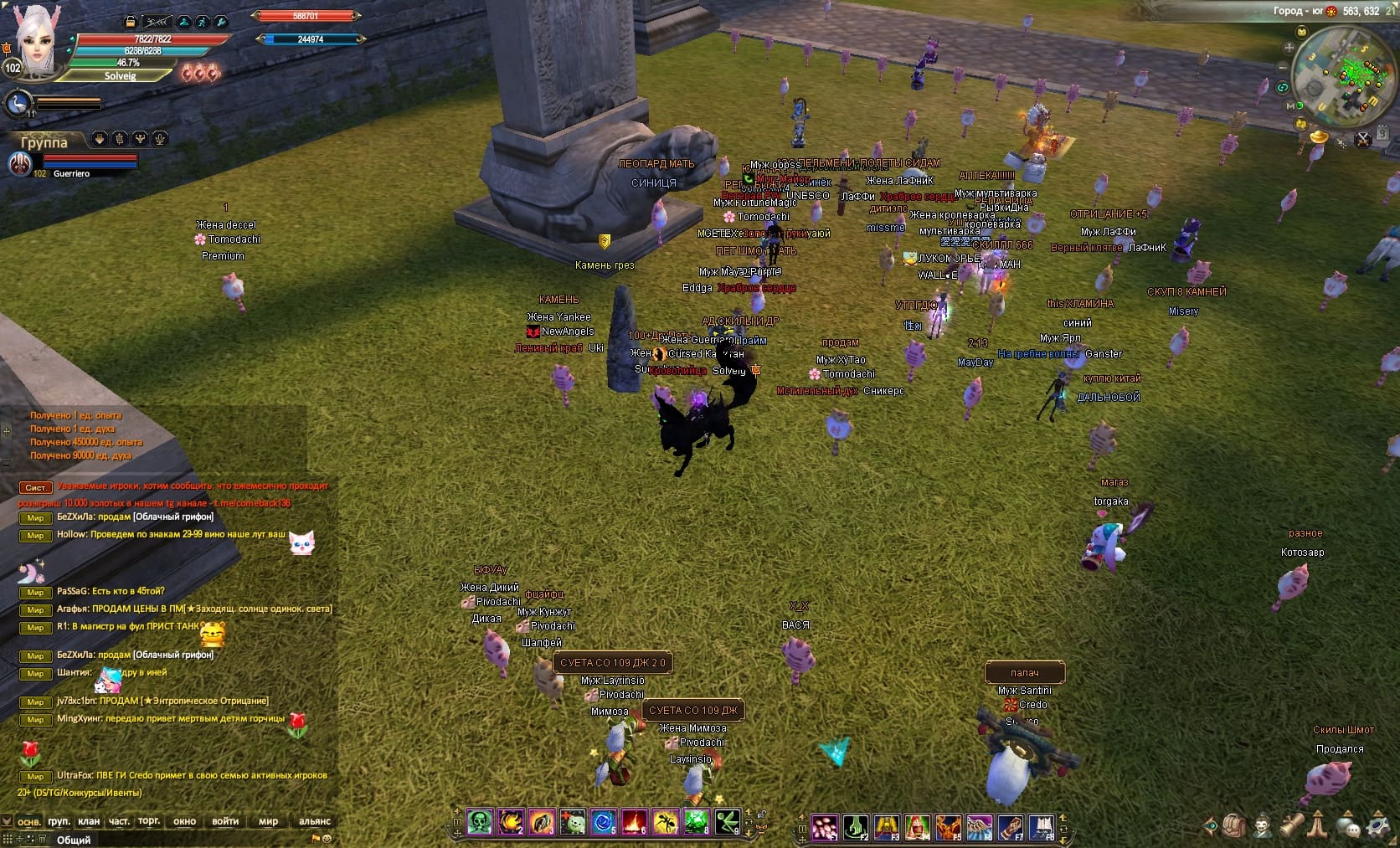
Task: Use the blue swirl skill in slot 5
Action: (x=603, y=823)
